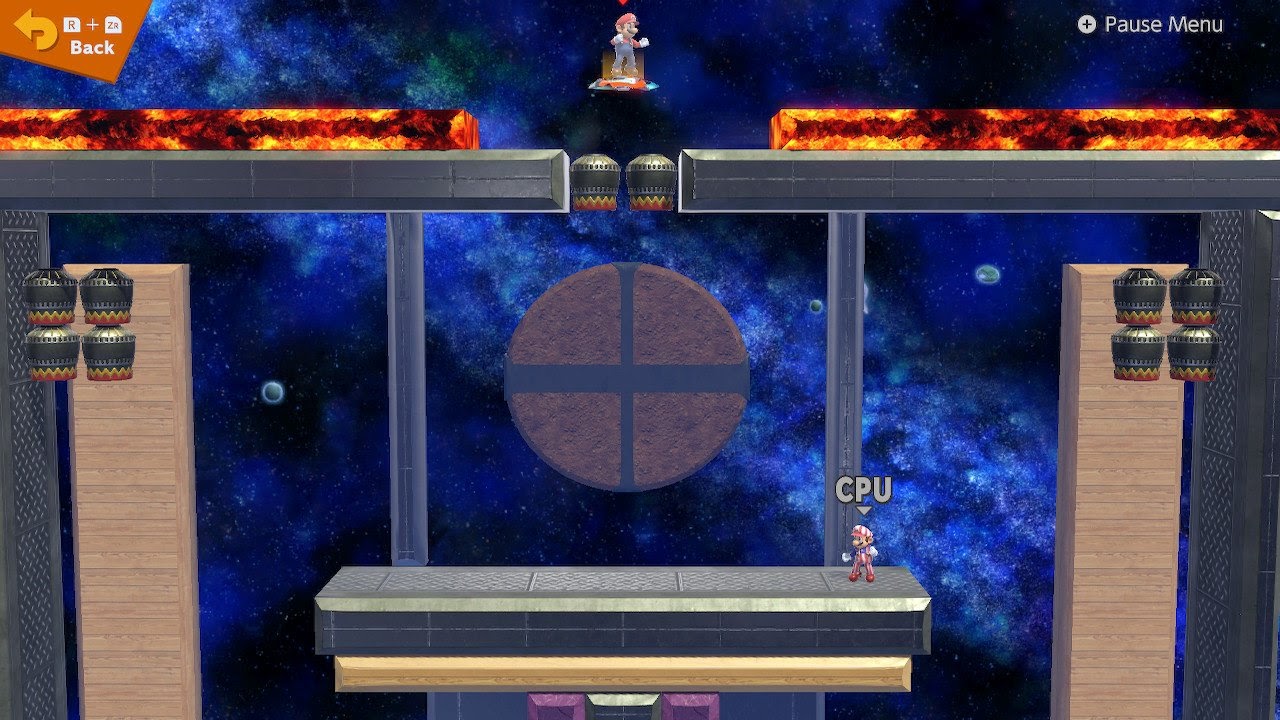1280x720 pixels.
Task: Click the CPU name tag label
Action: pos(862,490)
